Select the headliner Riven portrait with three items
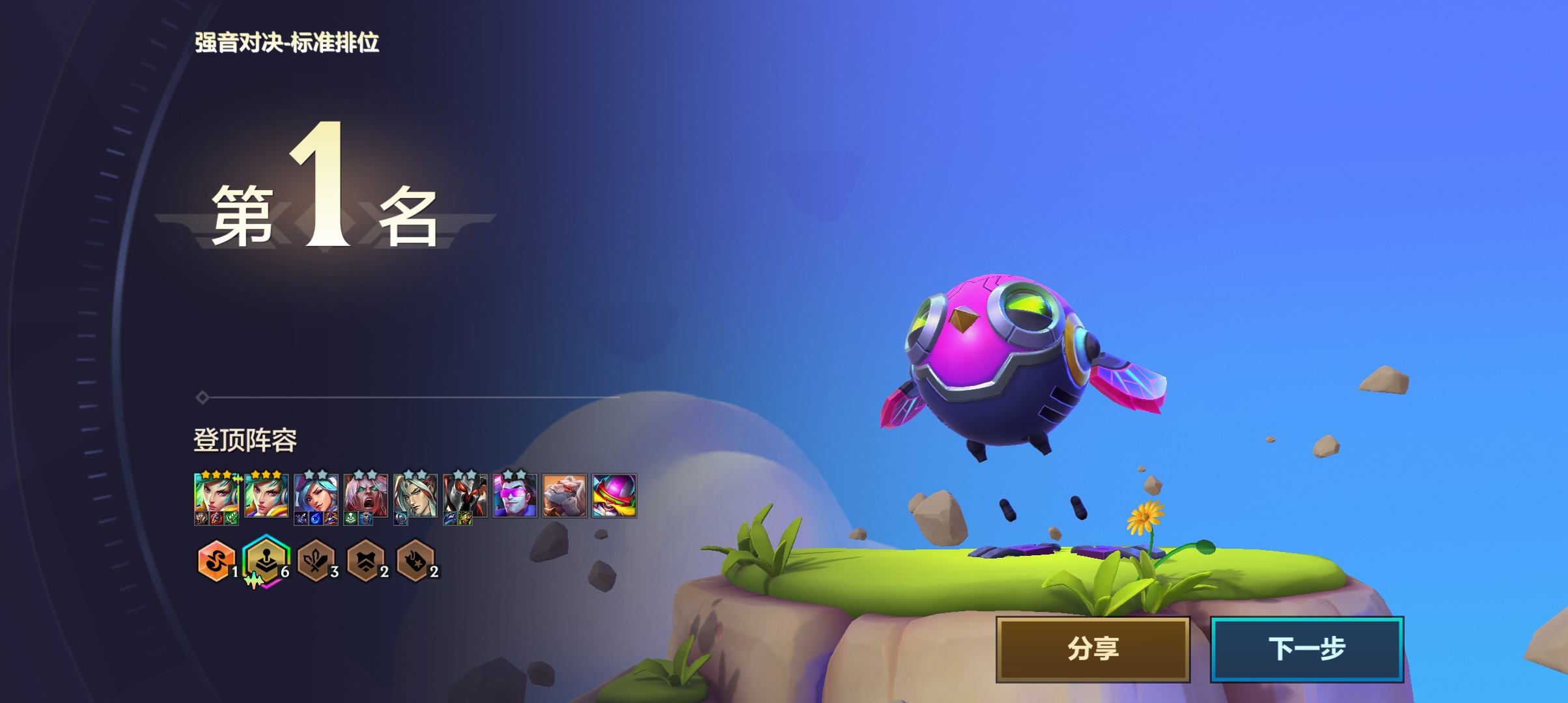 pos(217,497)
